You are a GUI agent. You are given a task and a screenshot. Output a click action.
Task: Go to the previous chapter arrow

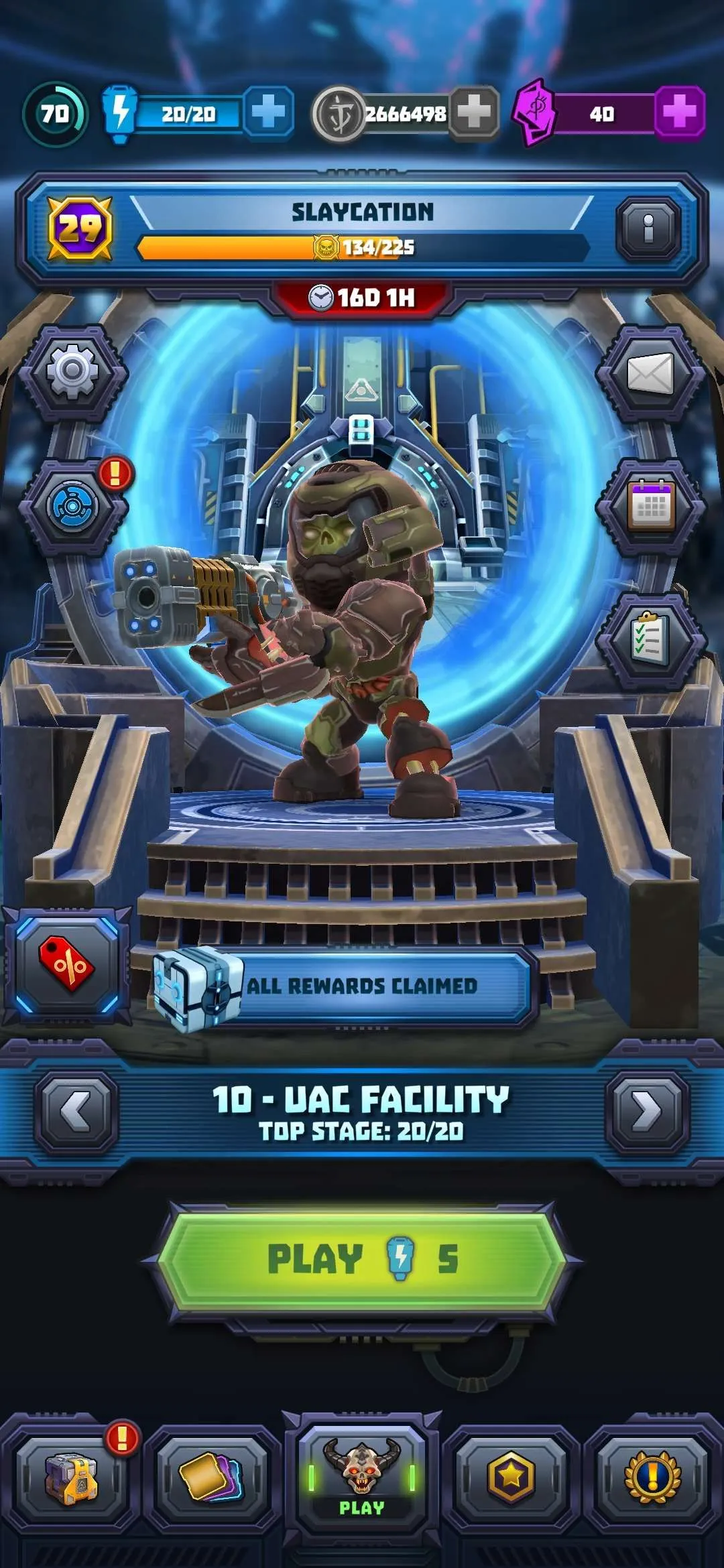pos(76,1111)
